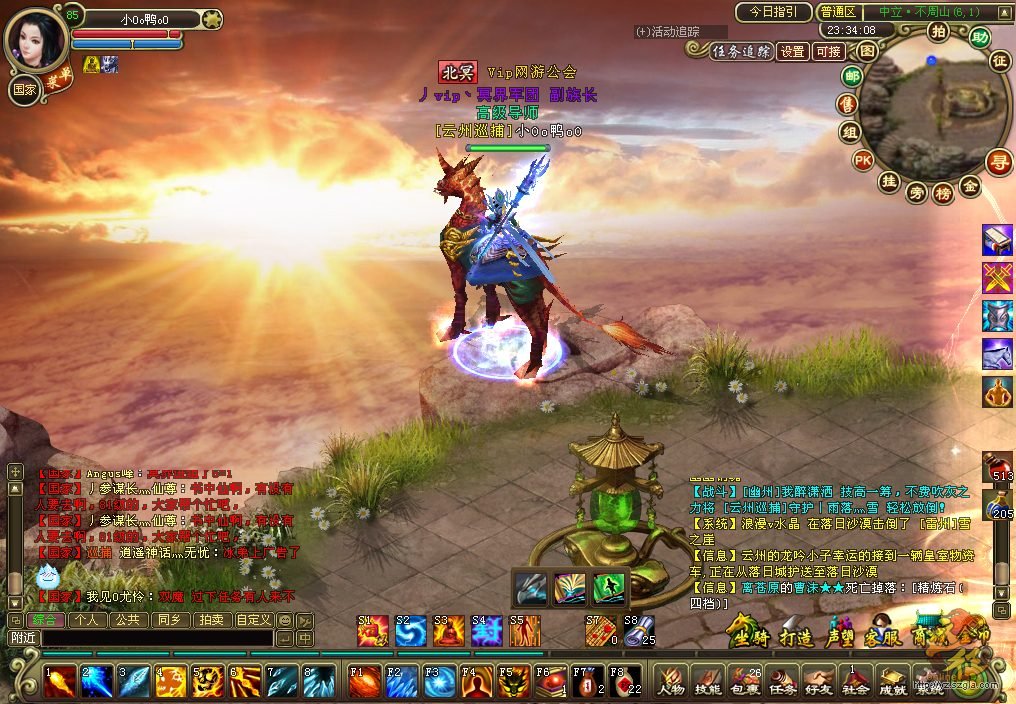This screenshot has width=1016, height=704.
Task: Focus the chat message input box
Action: coord(157,637)
